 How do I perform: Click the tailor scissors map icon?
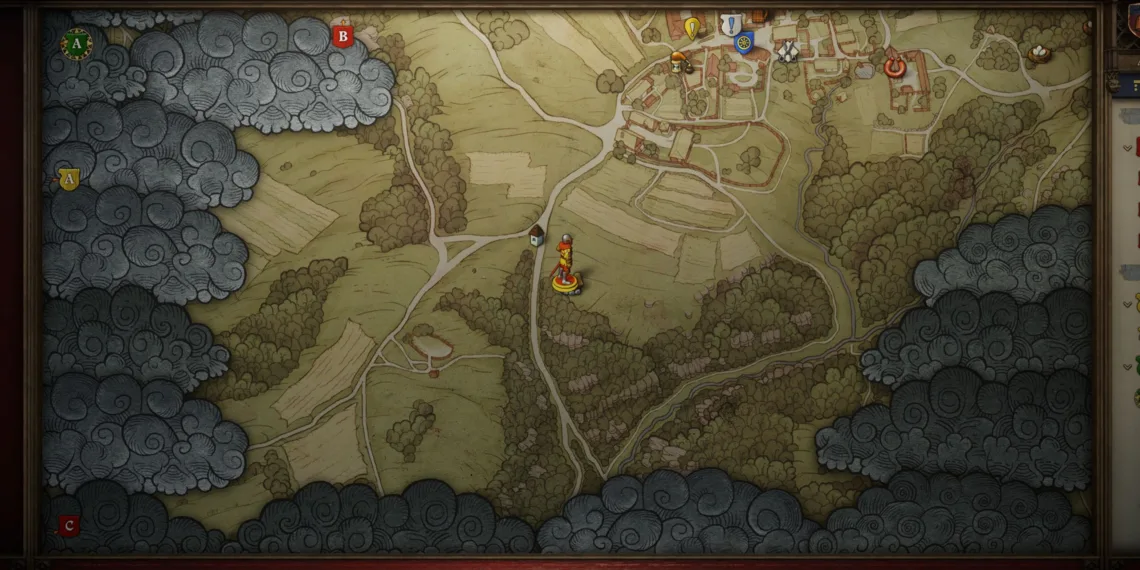[x=787, y=50]
